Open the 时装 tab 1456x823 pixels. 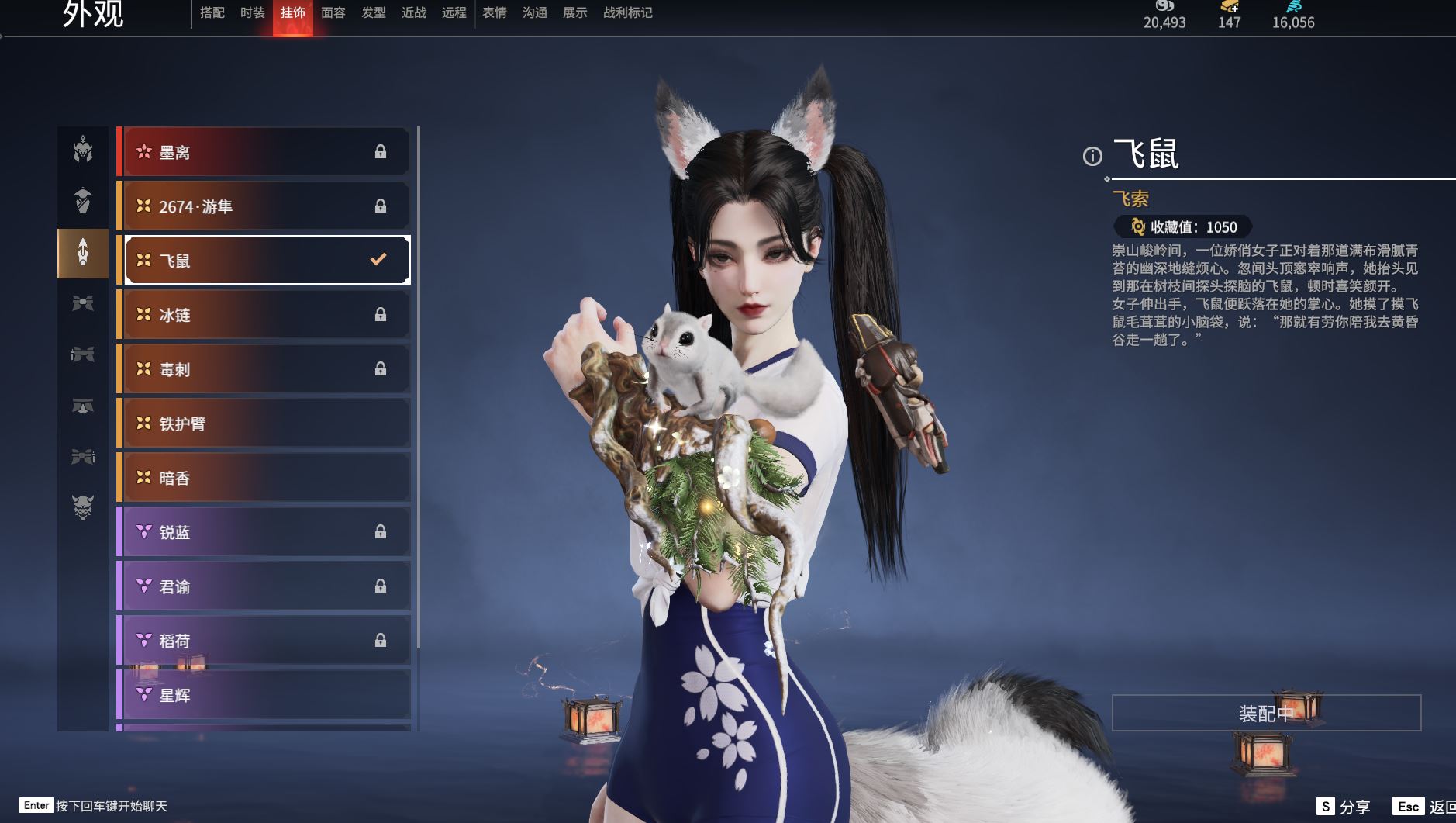[252, 13]
